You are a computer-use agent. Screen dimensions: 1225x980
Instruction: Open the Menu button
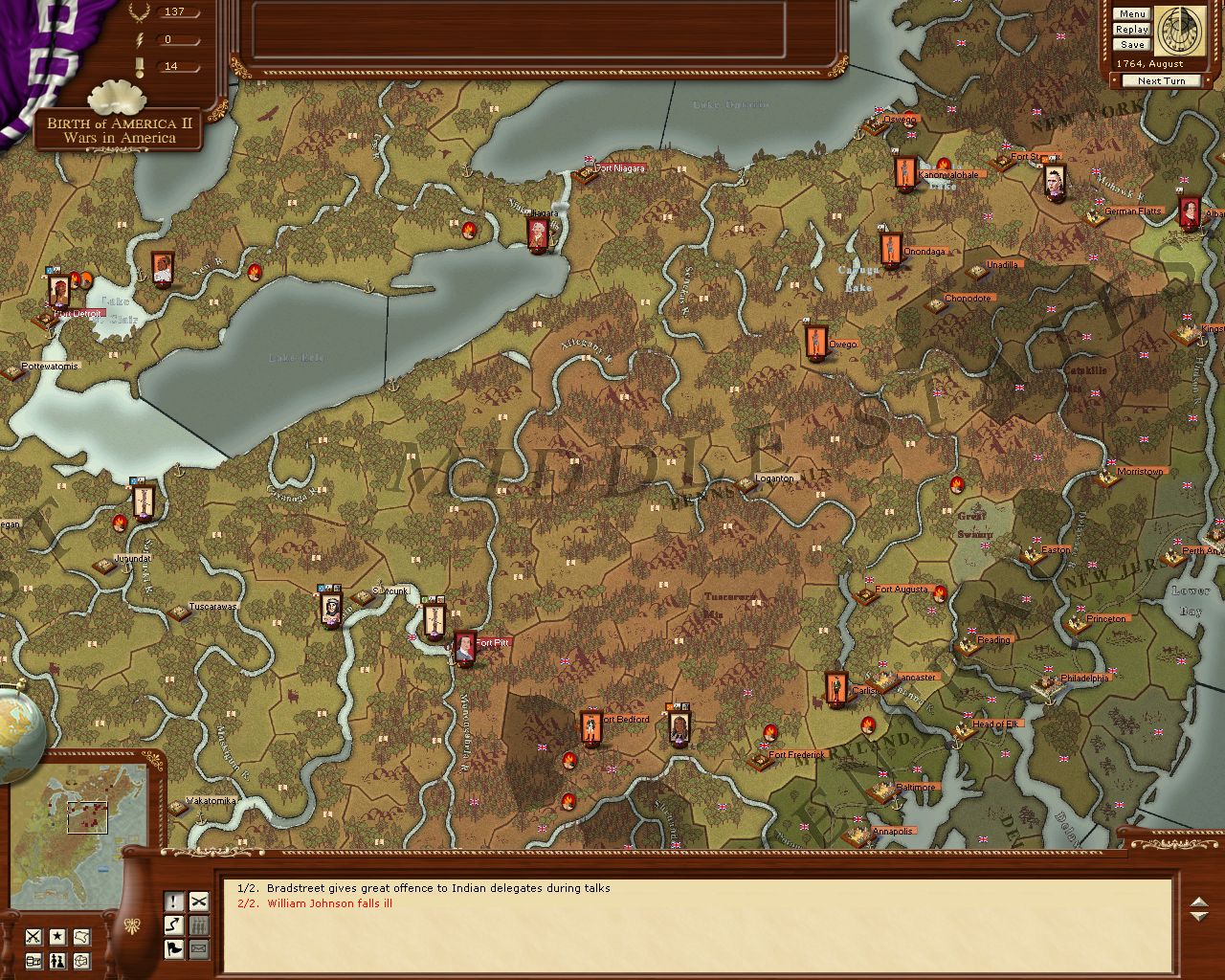[x=1131, y=14]
